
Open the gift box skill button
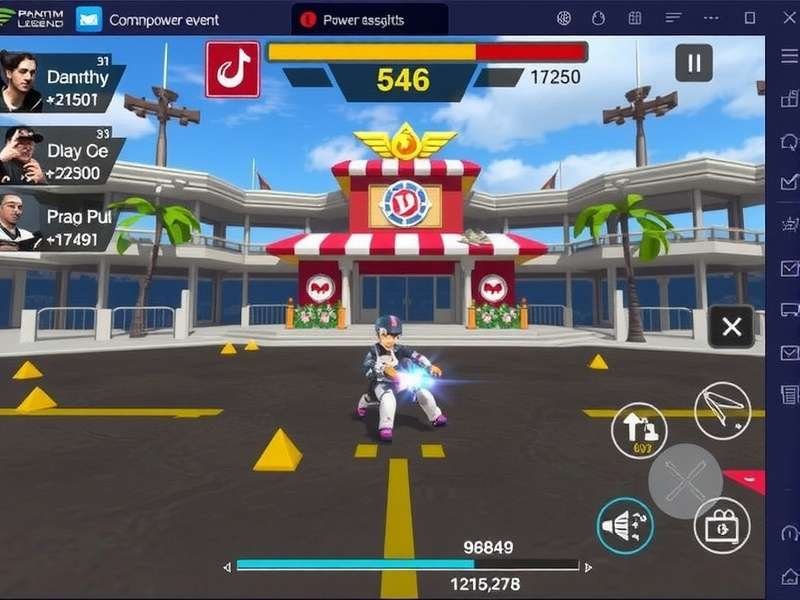[721, 525]
